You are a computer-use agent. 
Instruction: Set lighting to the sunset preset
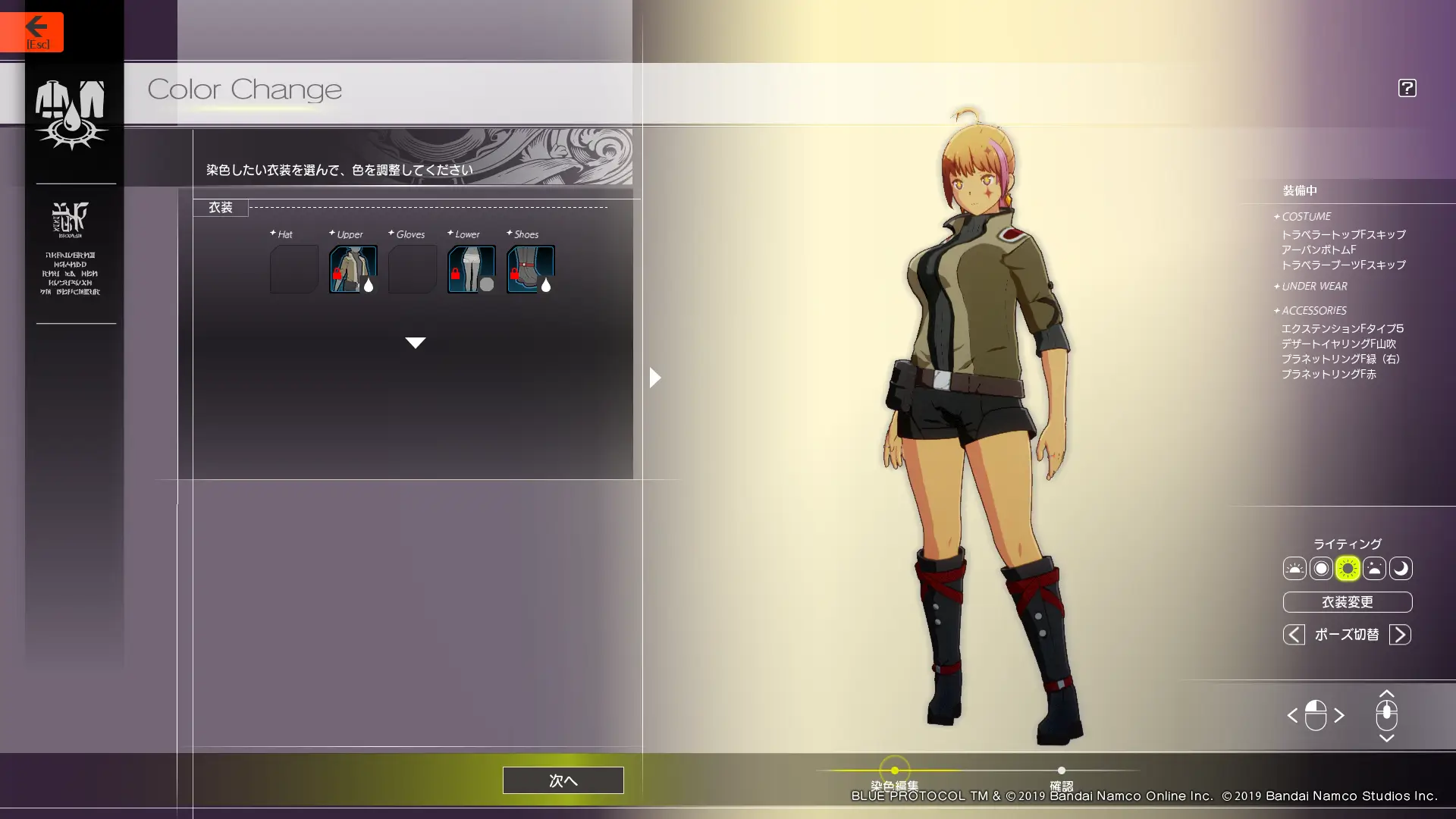click(x=1374, y=569)
